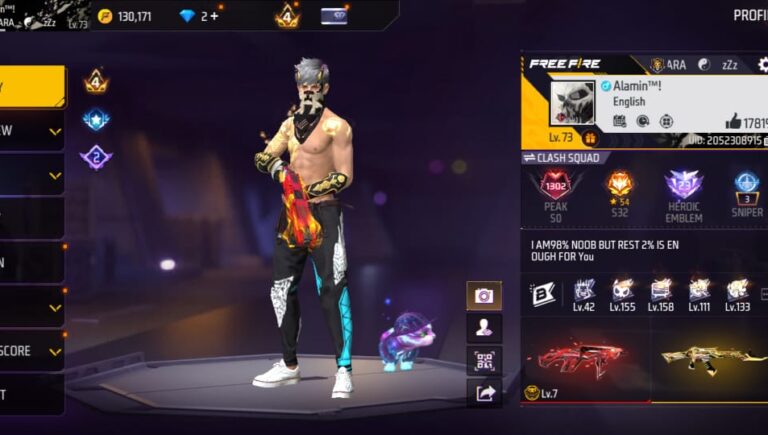This screenshot has width=768, height=435.
Task: Click the skull profile avatar
Action: pyautogui.click(x=573, y=102)
